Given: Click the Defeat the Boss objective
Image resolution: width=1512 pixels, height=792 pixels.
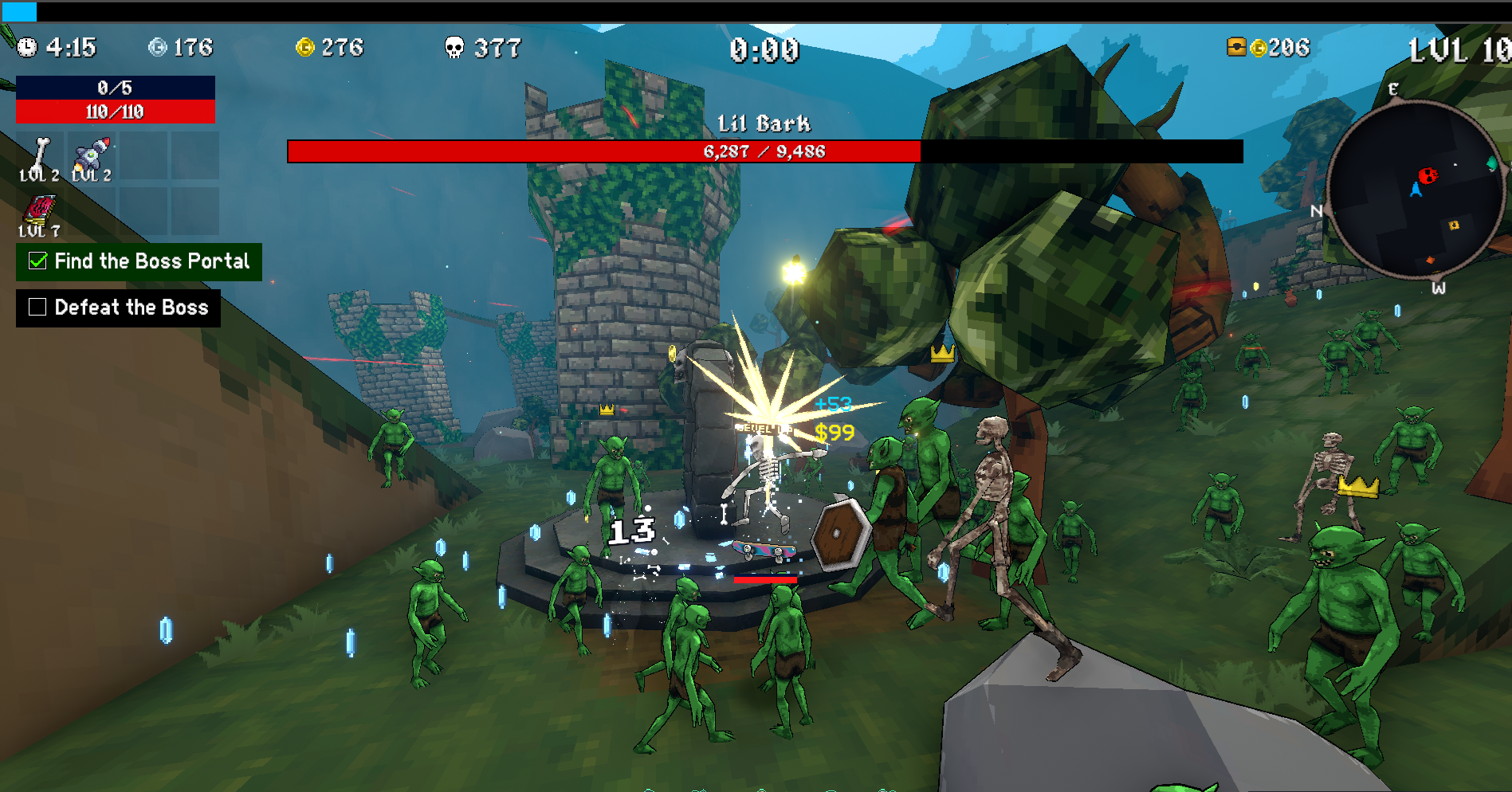Looking at the screenshot, I should coord(118,308).
